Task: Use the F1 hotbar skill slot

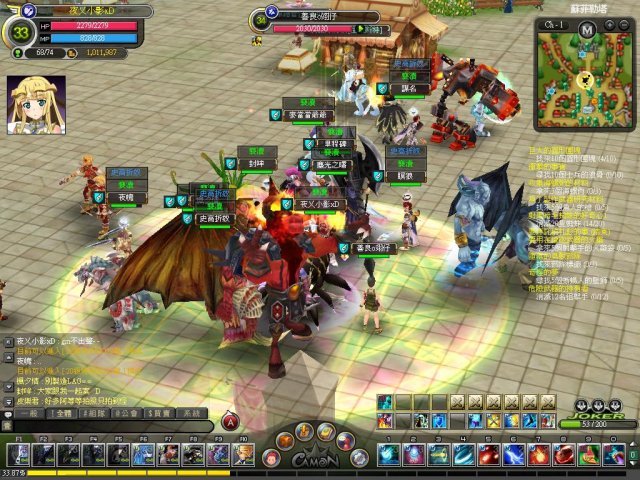Action: point(19,455)
